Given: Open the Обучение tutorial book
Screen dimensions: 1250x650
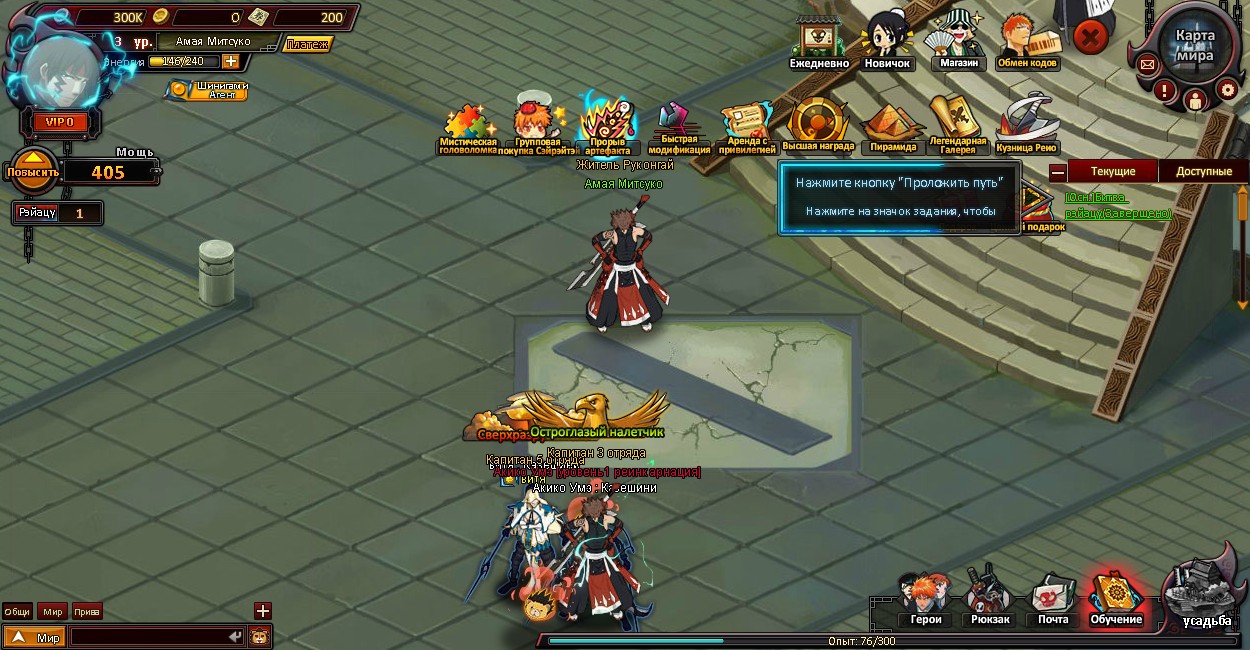Looking at the screenshot, I should pyautogui.click(x=1116, y=599).
